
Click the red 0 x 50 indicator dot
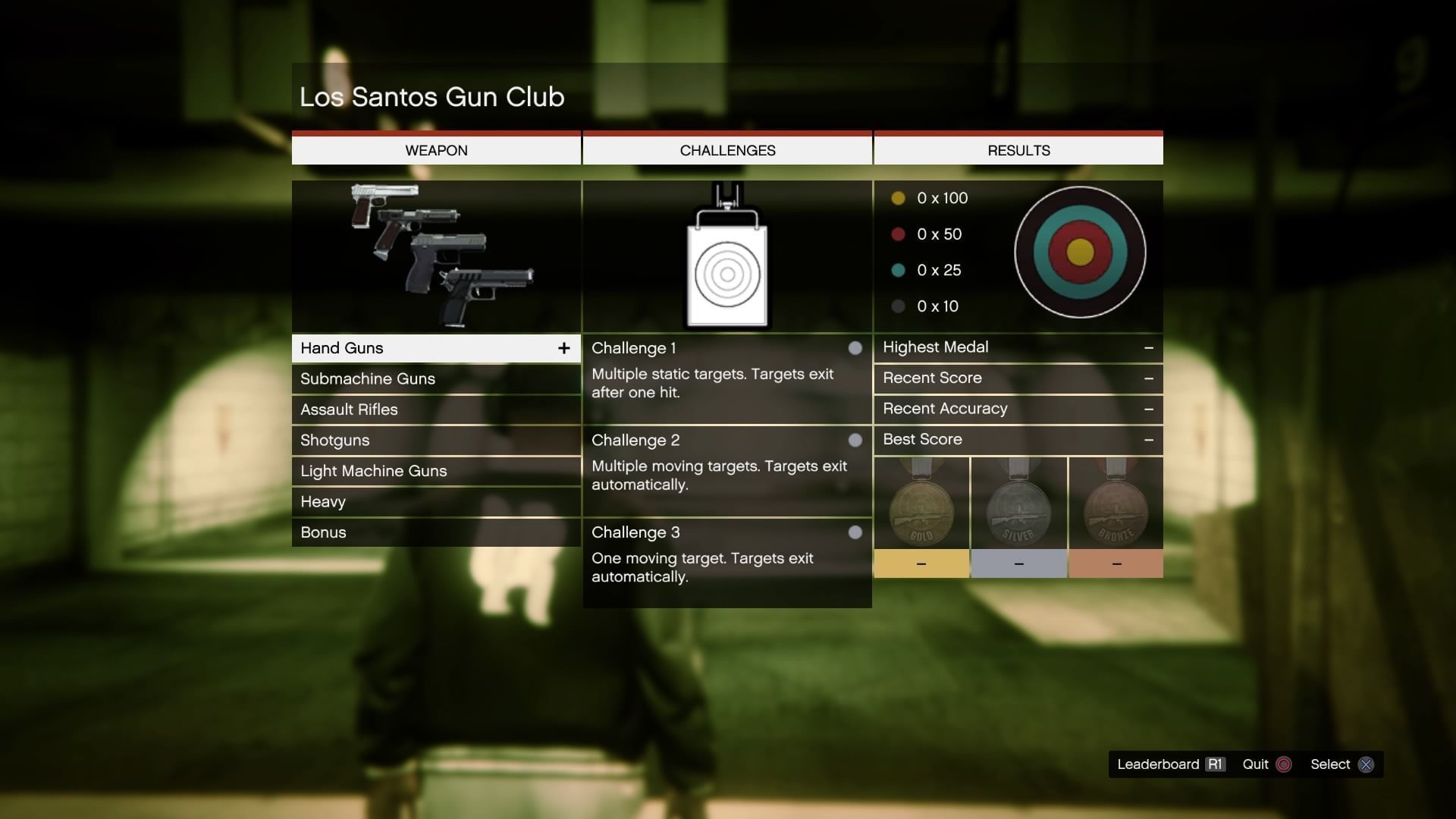pyautogui.click(x=899, y=234)
